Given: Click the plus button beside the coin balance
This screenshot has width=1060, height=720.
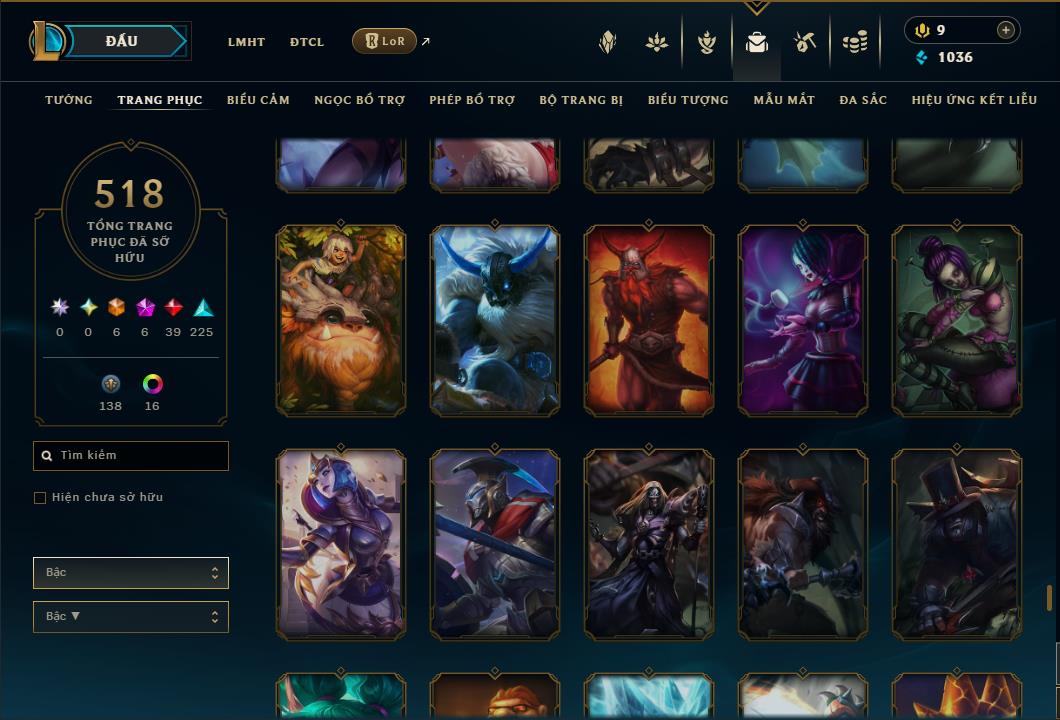Looking at the screenshot, I should (x=1006, y=30).
